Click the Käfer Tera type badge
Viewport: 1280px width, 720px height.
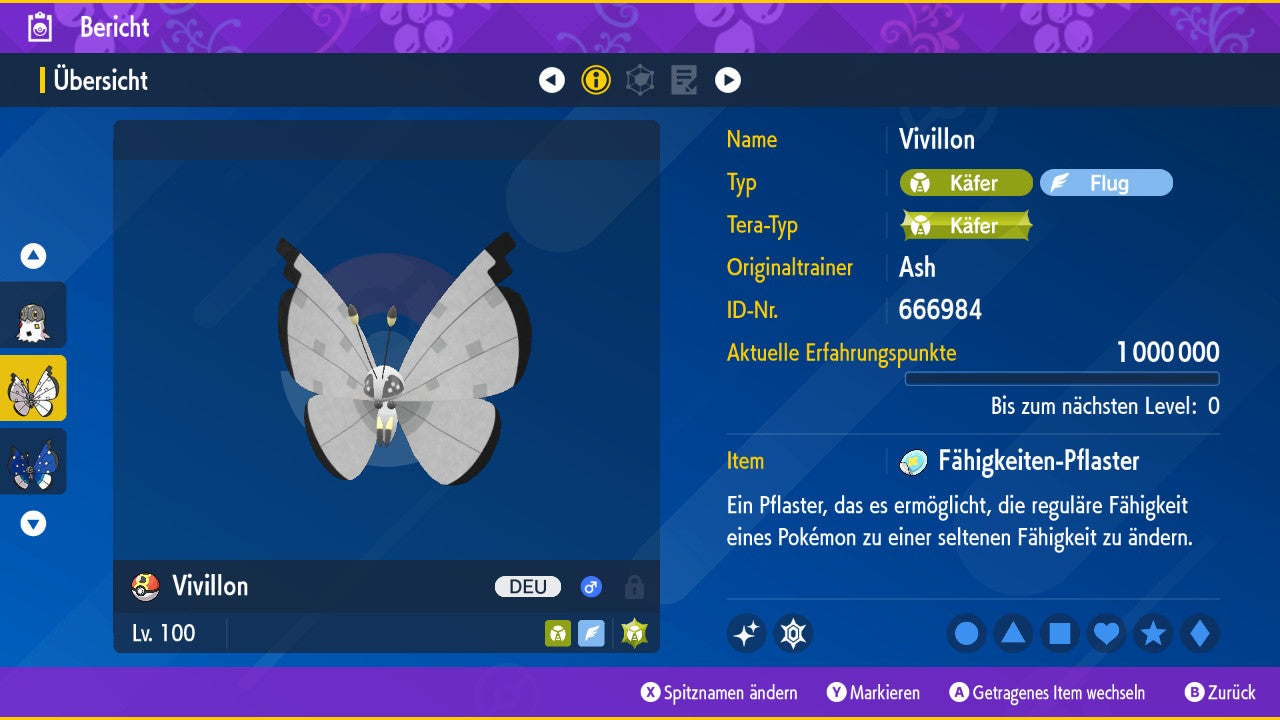coord(966,226)
